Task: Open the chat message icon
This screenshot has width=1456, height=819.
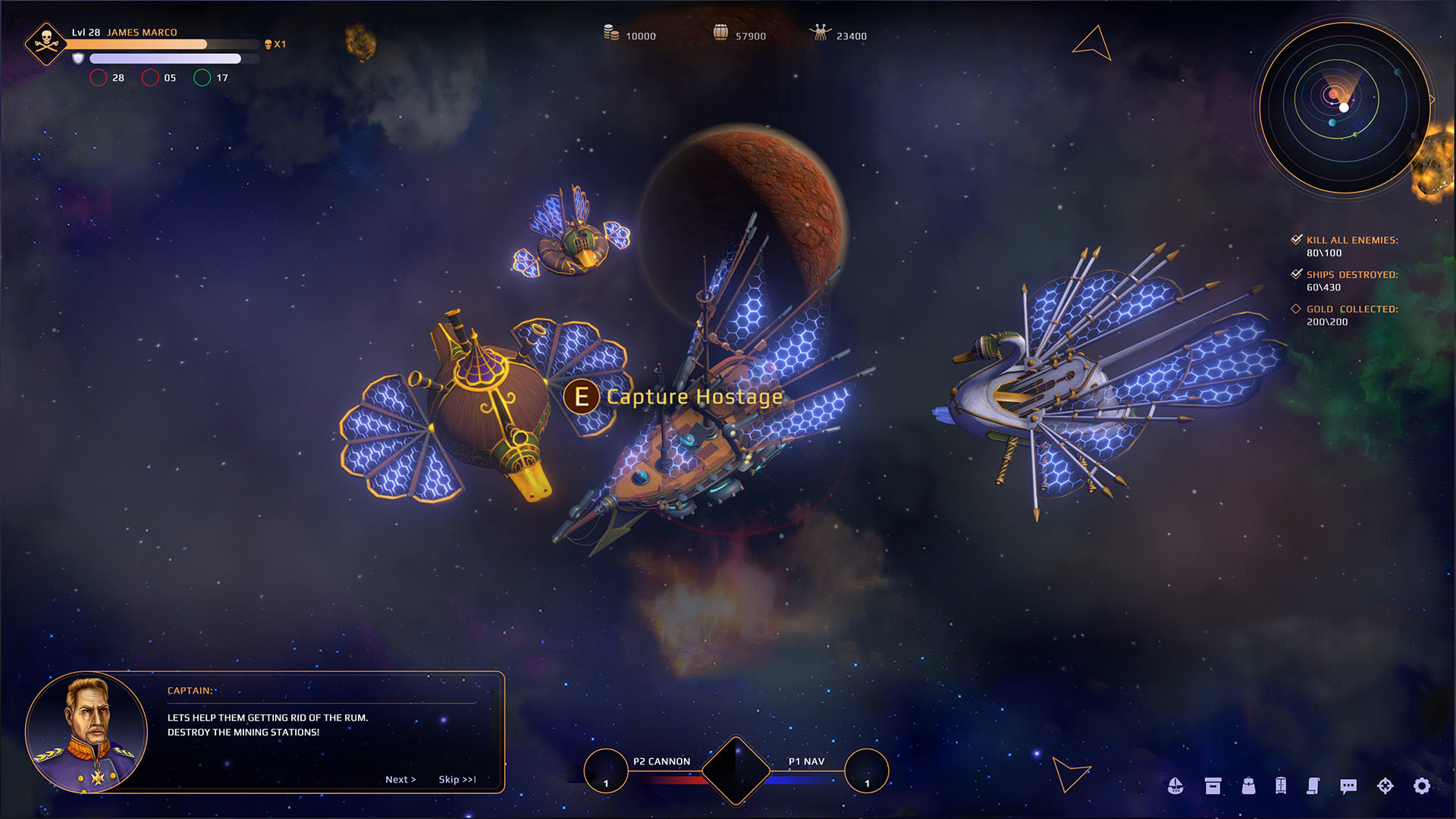Action: pos(1348,785)
